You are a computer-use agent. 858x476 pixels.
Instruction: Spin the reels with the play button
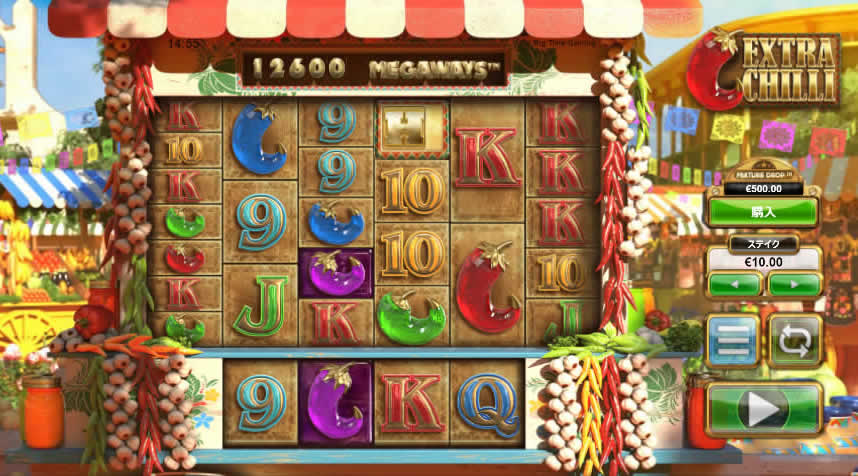[763, 409]
